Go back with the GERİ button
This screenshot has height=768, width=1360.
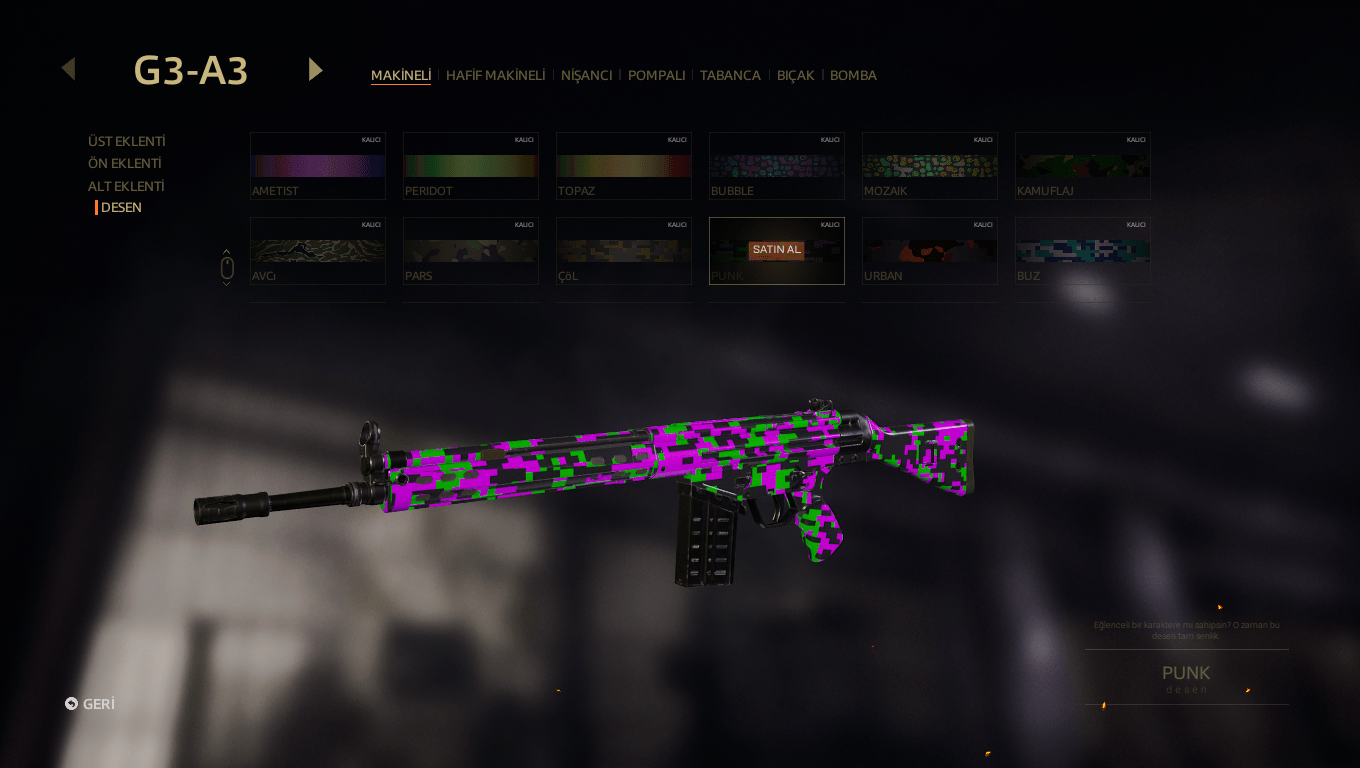point(90,704)
